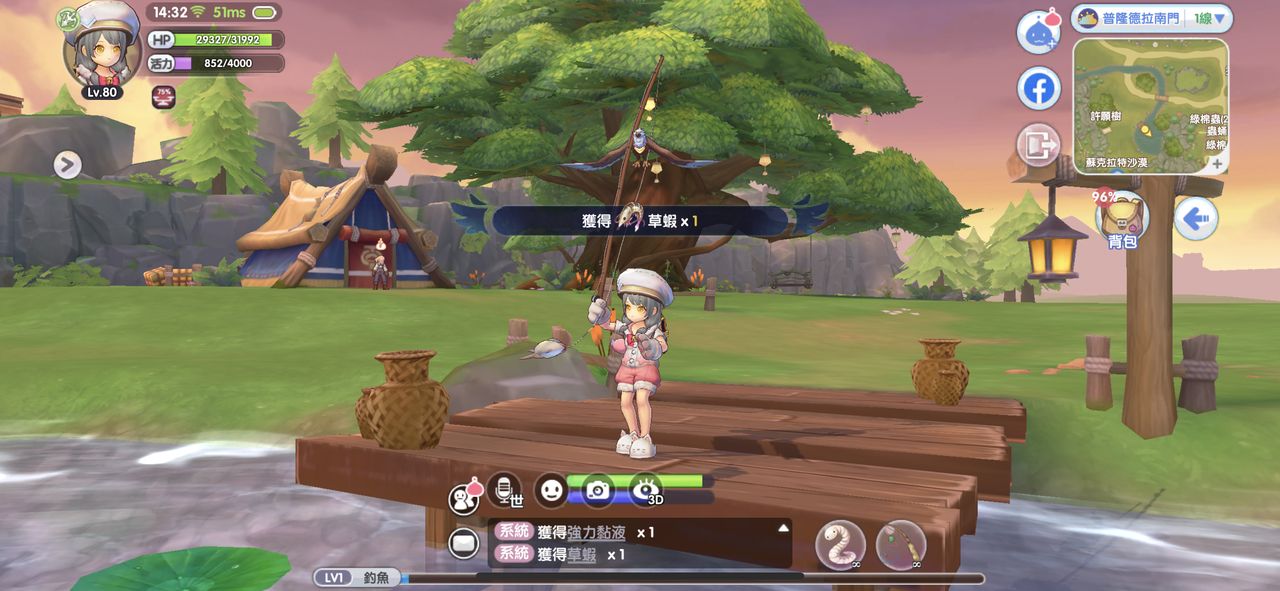Open the blue Poring pet icon
The image size is (1280, 591).
(1038, 32)
